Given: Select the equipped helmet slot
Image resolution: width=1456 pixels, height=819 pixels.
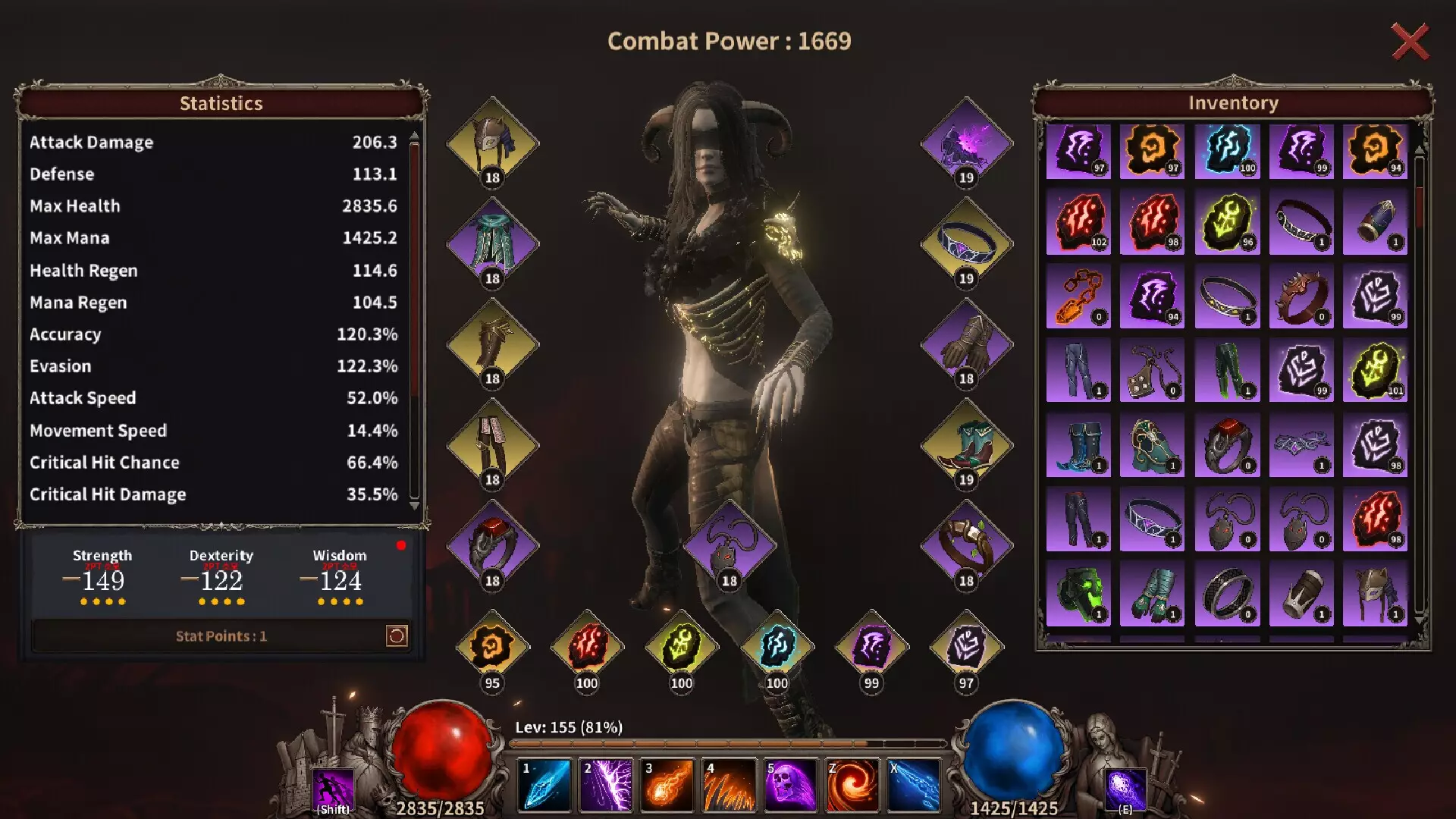Looking at the screenshot, I should (493, 140).
